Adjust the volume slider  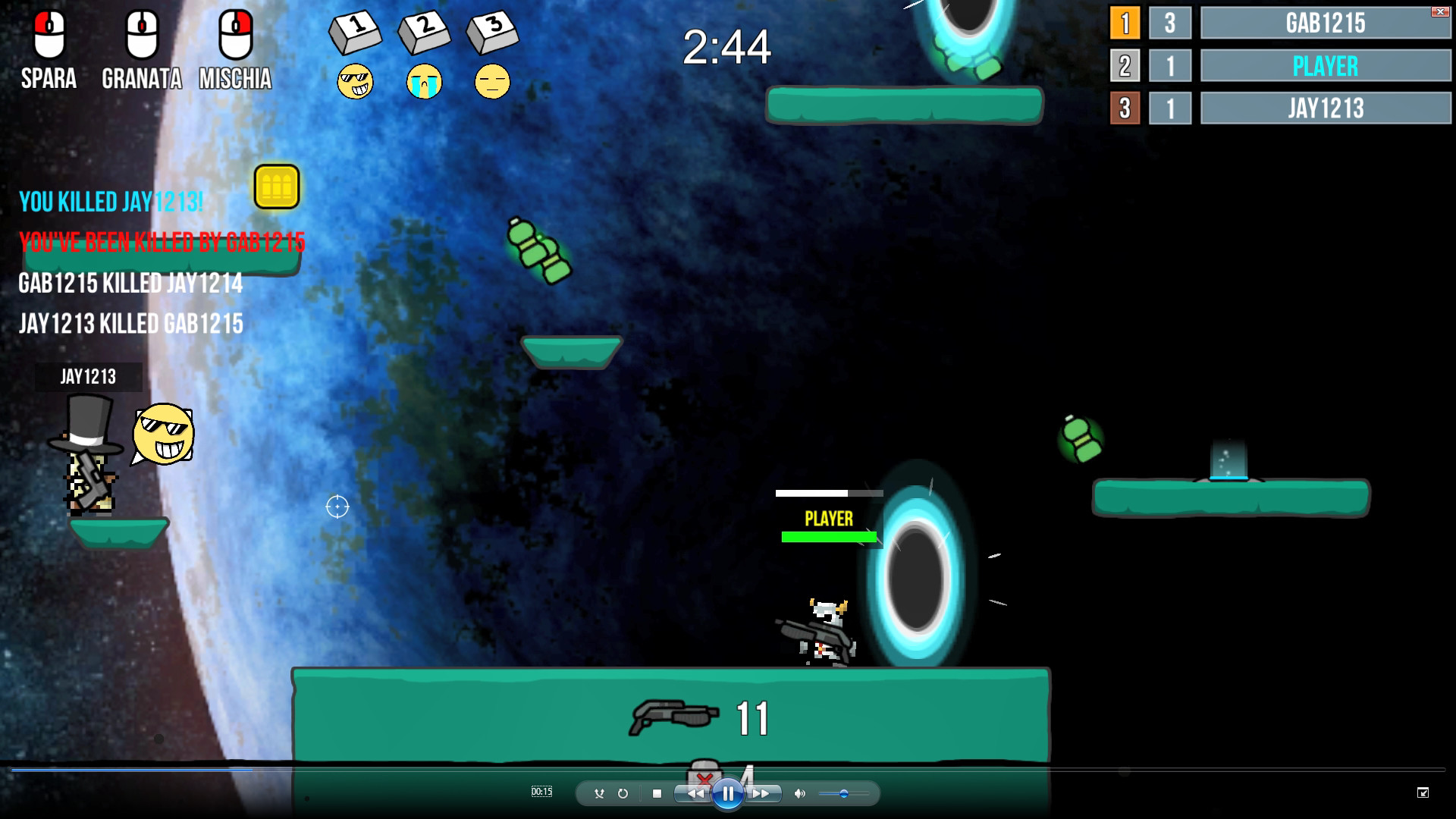(845, 793)
